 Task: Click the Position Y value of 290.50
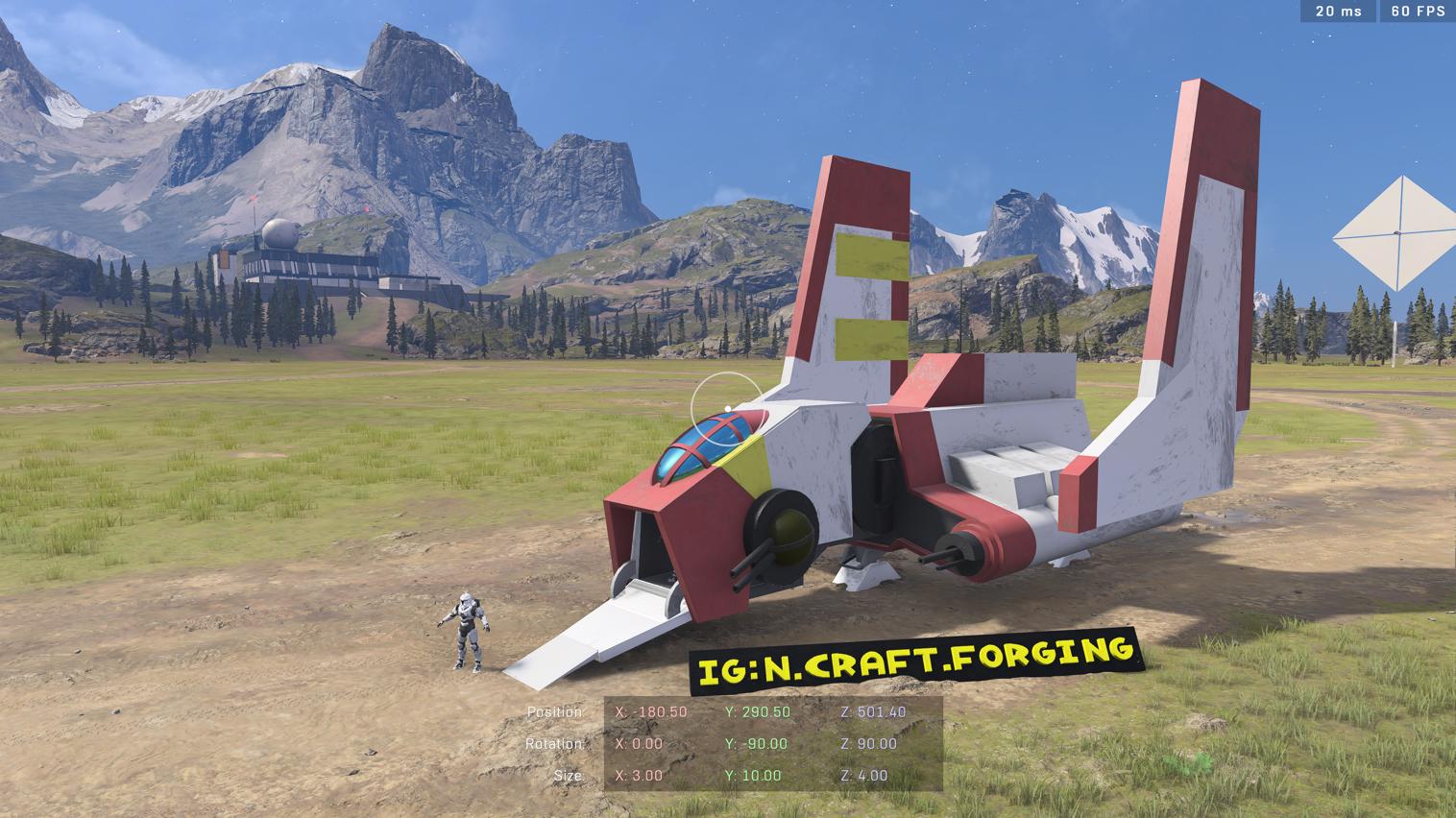[x=759, y=712]
